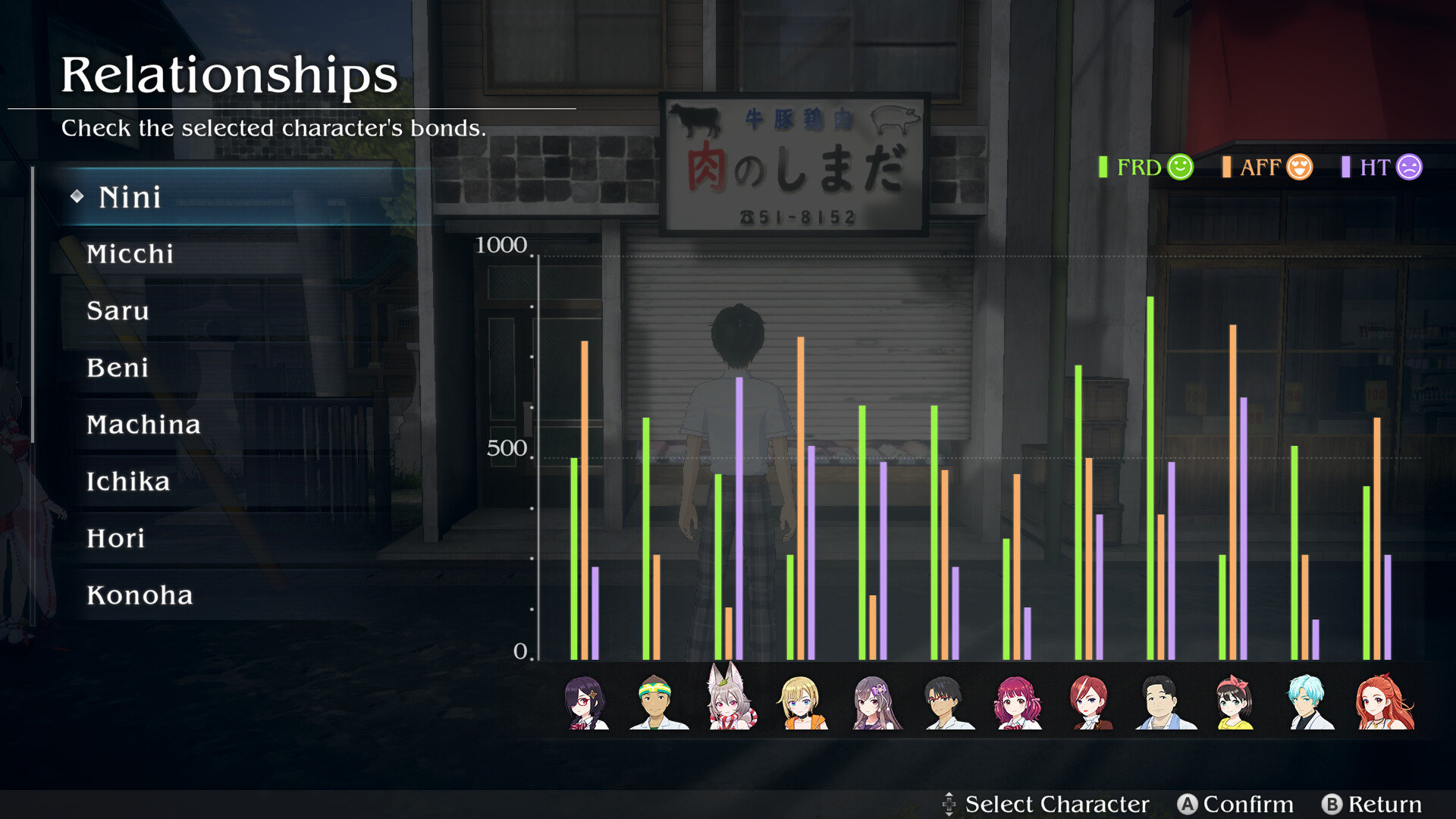Click the Select Character arrow control

950,803
